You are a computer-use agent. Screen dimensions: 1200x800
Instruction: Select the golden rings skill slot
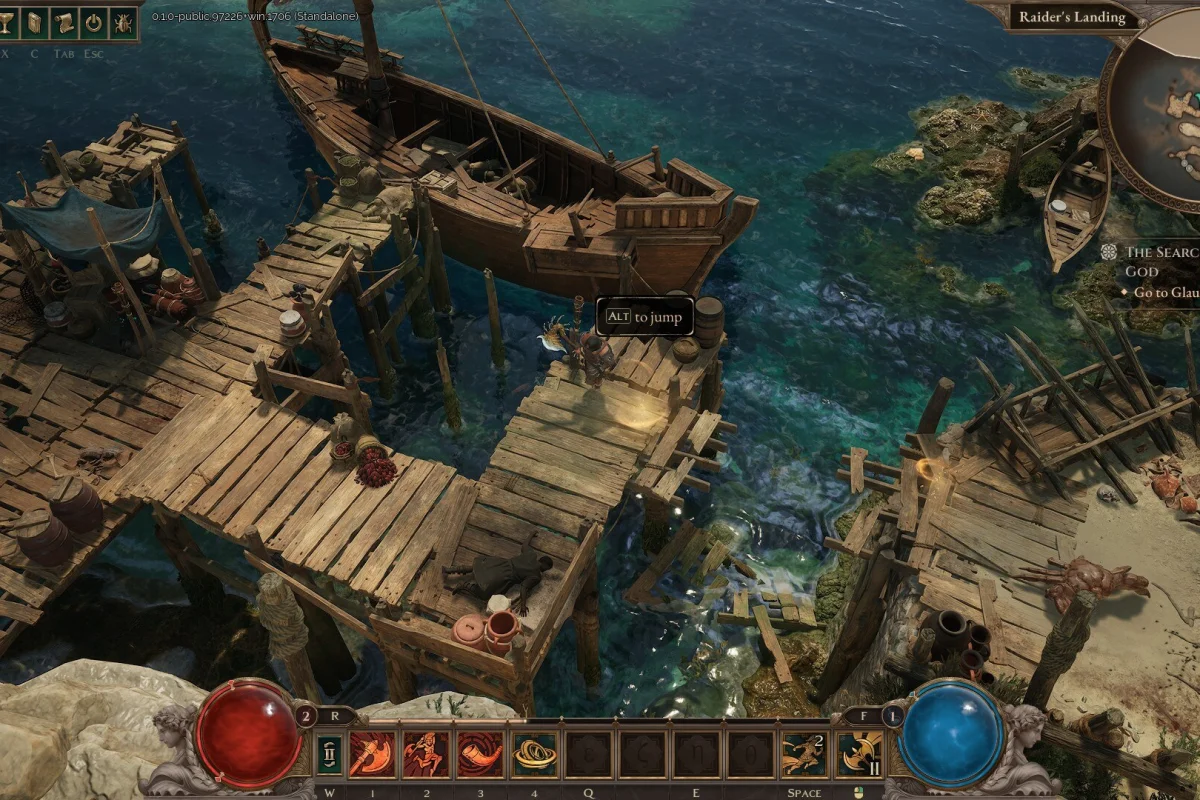[534, 754]
